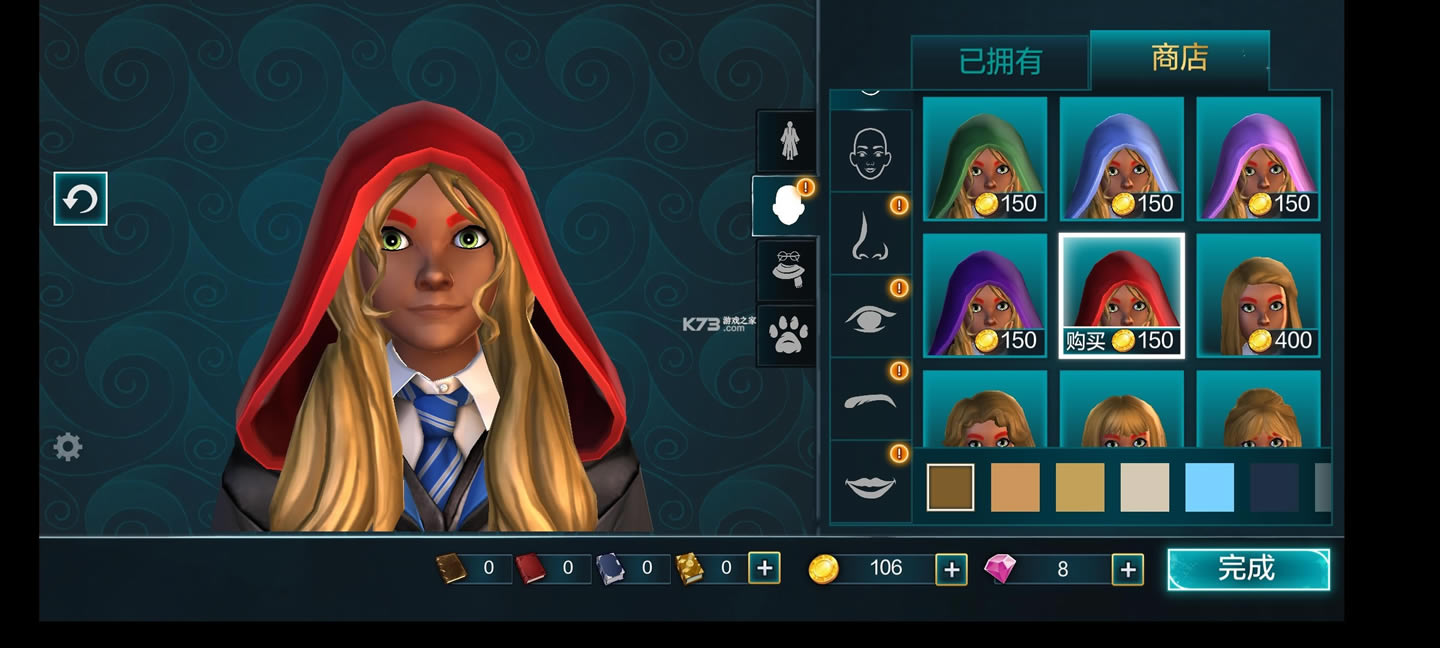Screen dimensions: 1440x648
Task: Select the dark purple hood item
Action: 984,295
